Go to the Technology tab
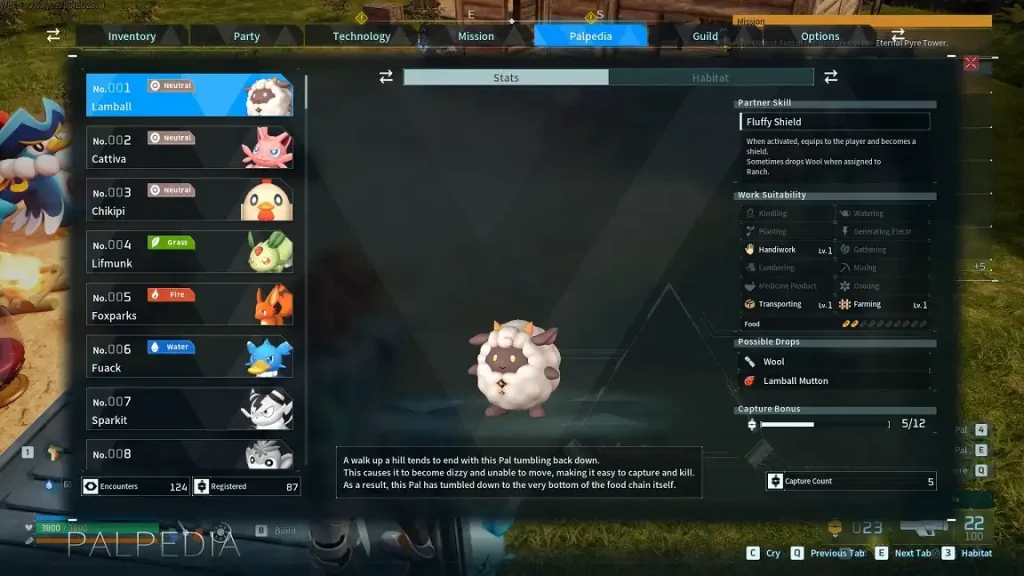 pos(361,36)
